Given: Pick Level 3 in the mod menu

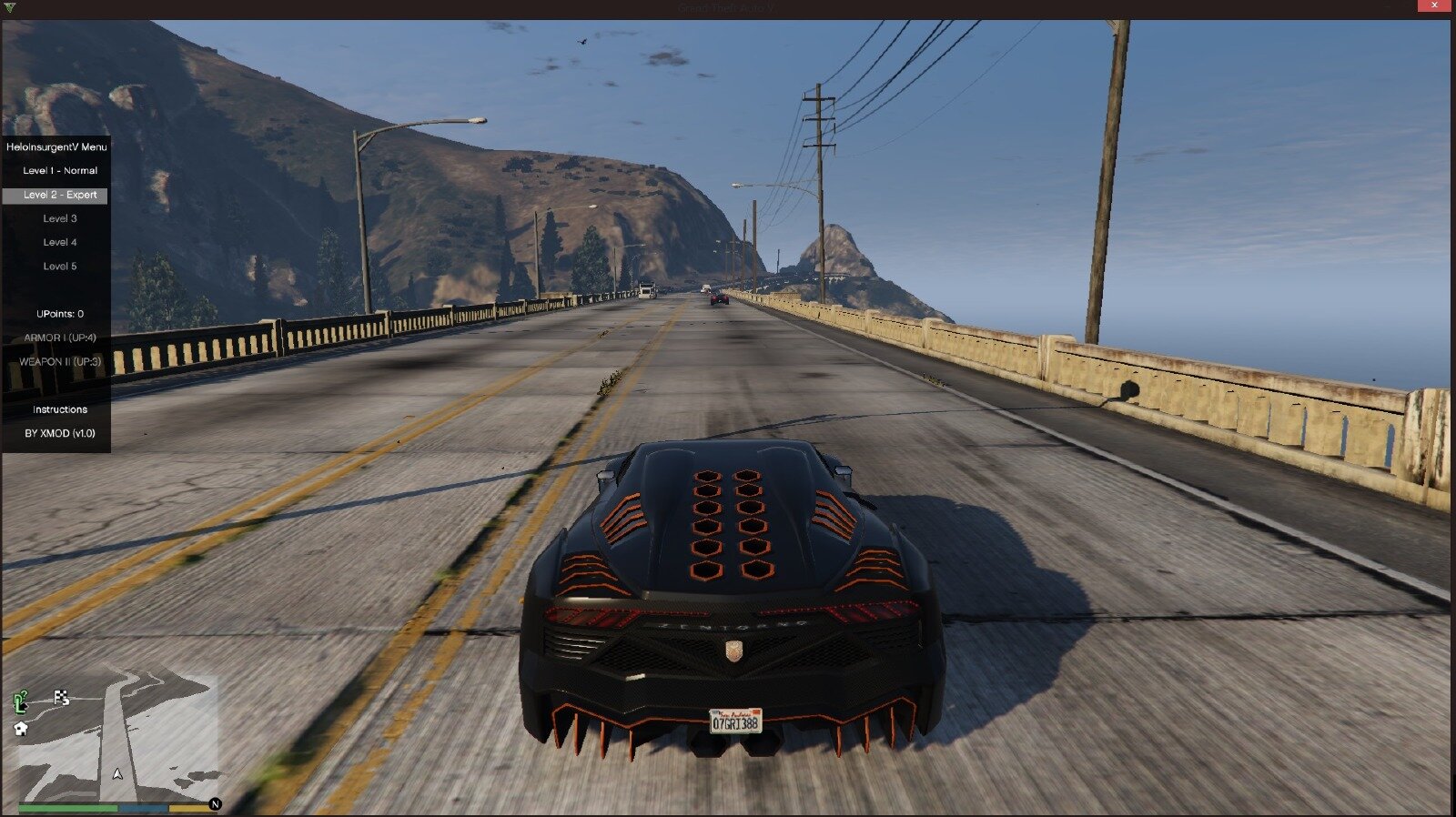Looking at the screenshot, I should [60, 218].
